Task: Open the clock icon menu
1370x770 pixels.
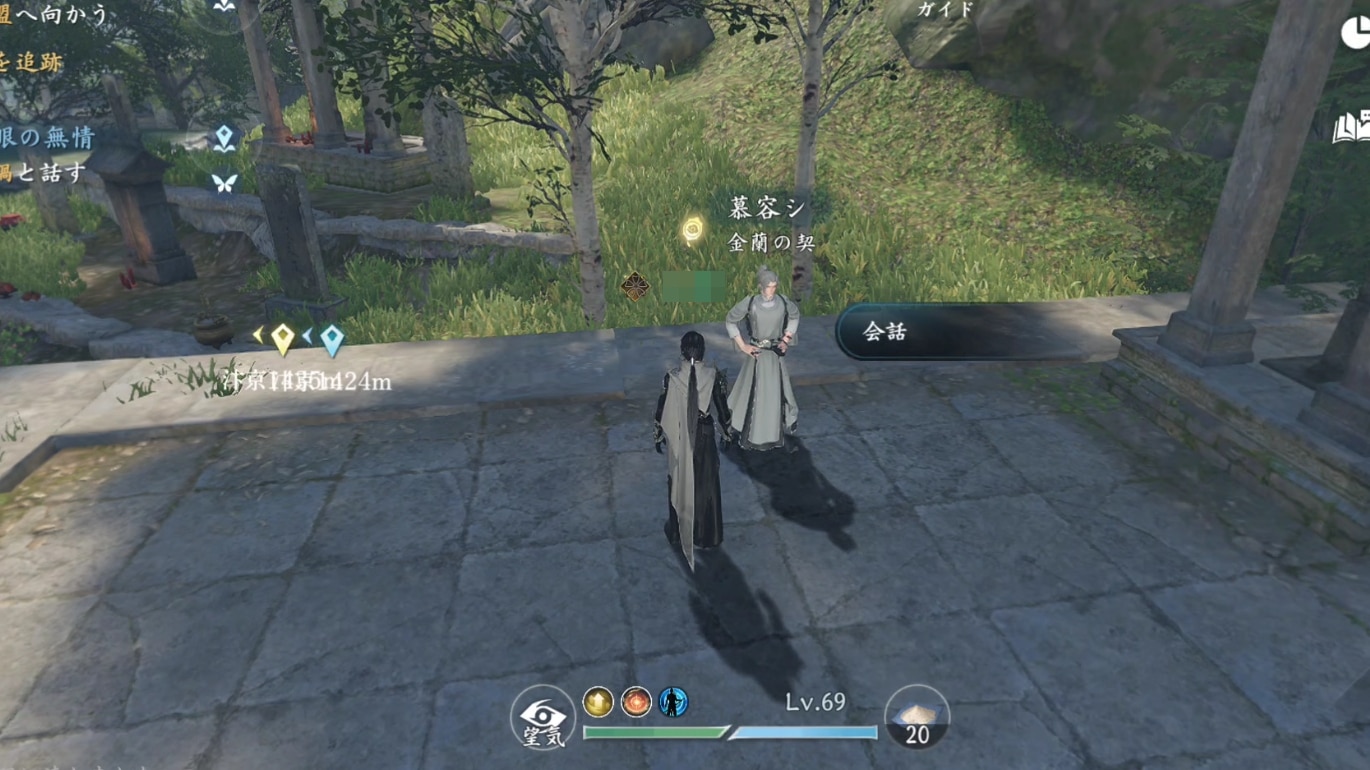Action: [1356, 34]
